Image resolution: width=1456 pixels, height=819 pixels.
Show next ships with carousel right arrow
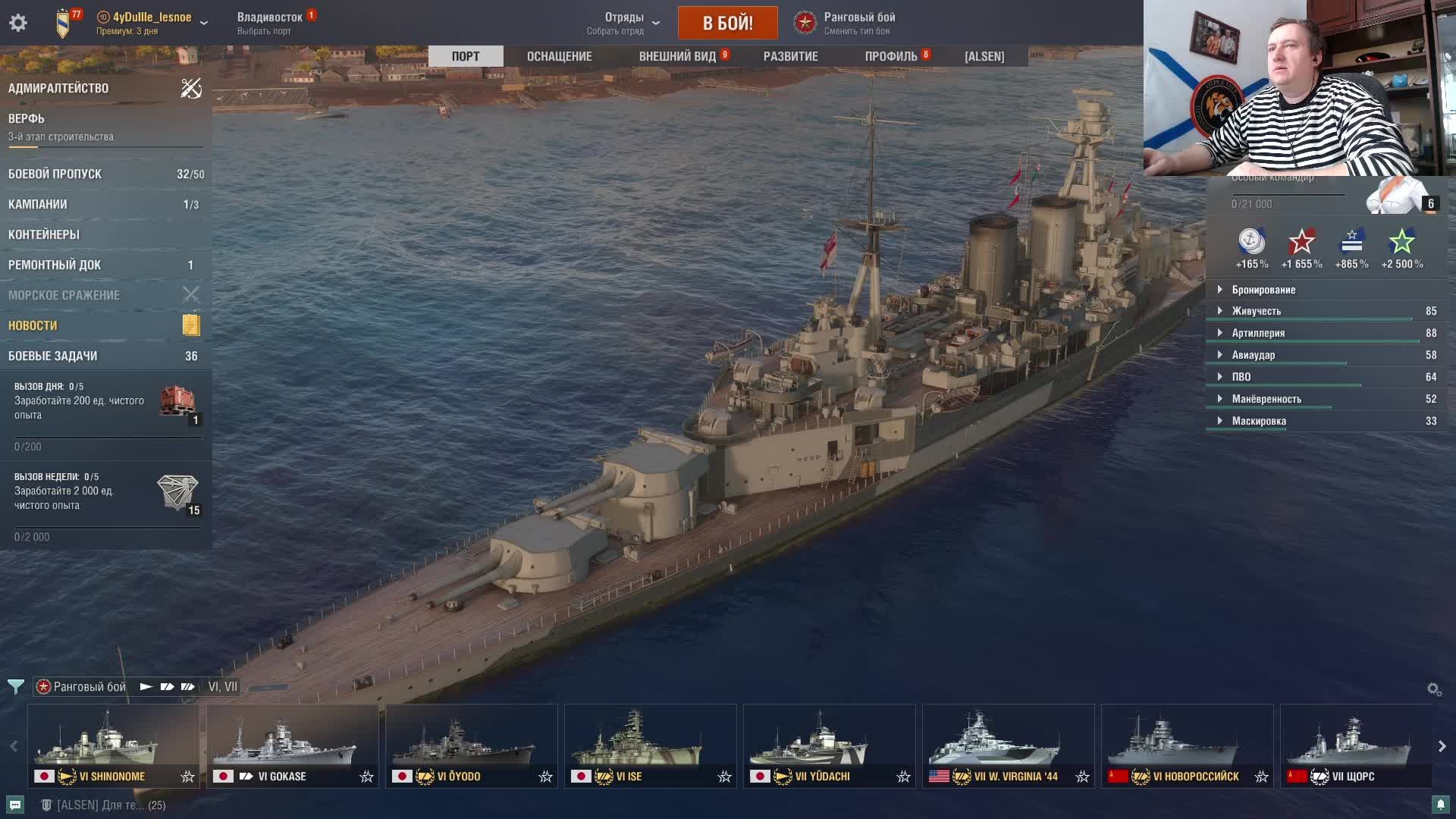[x=1442, y=746]
